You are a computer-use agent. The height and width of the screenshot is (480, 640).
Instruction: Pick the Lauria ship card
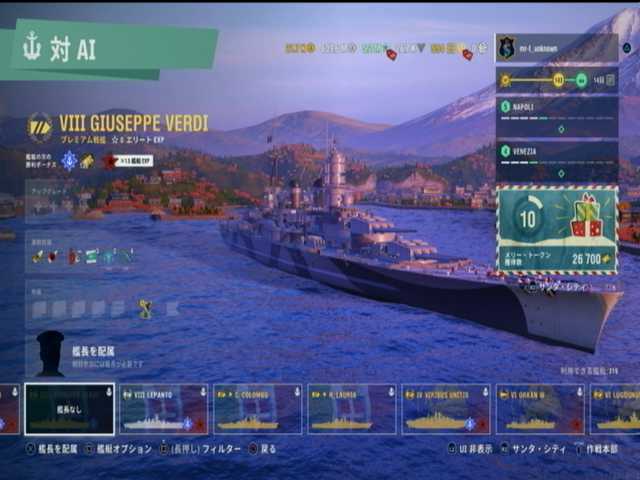point(351,409)
